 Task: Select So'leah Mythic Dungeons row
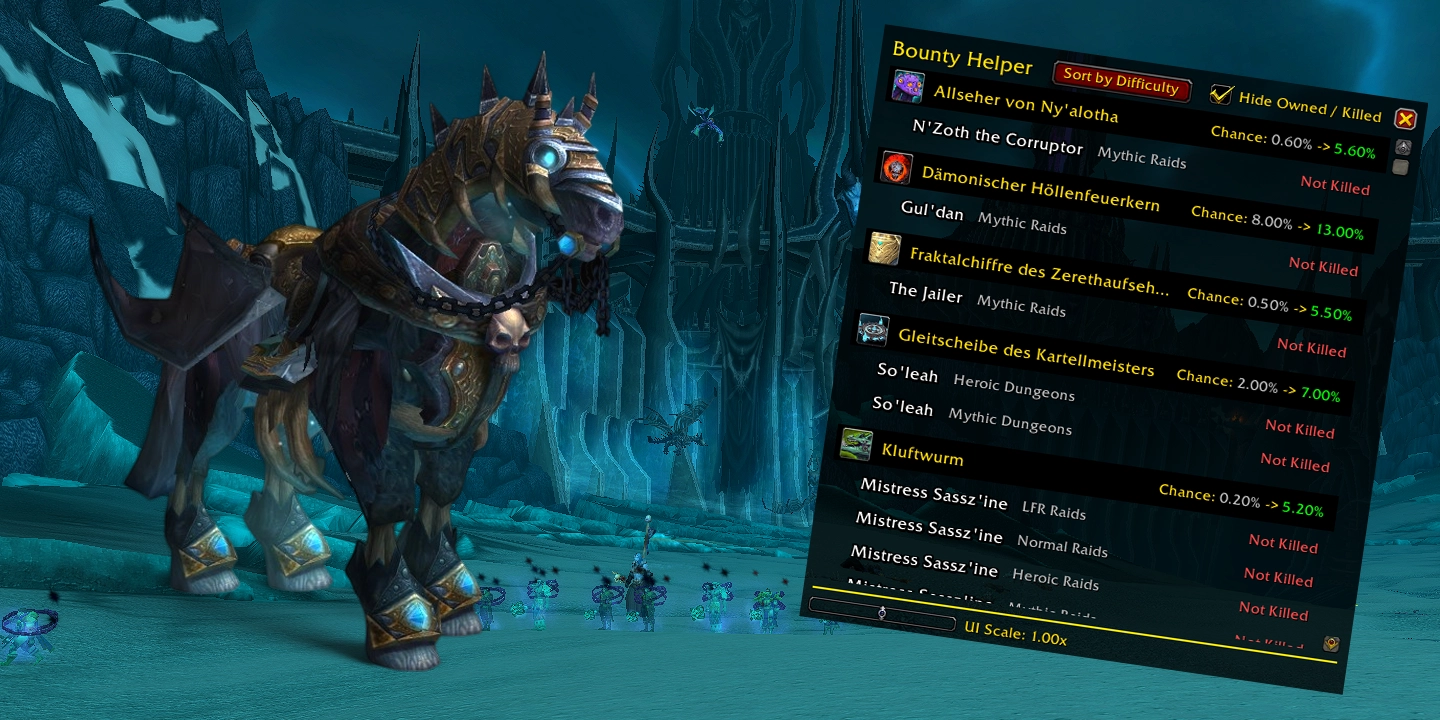[x=970, y=414]
